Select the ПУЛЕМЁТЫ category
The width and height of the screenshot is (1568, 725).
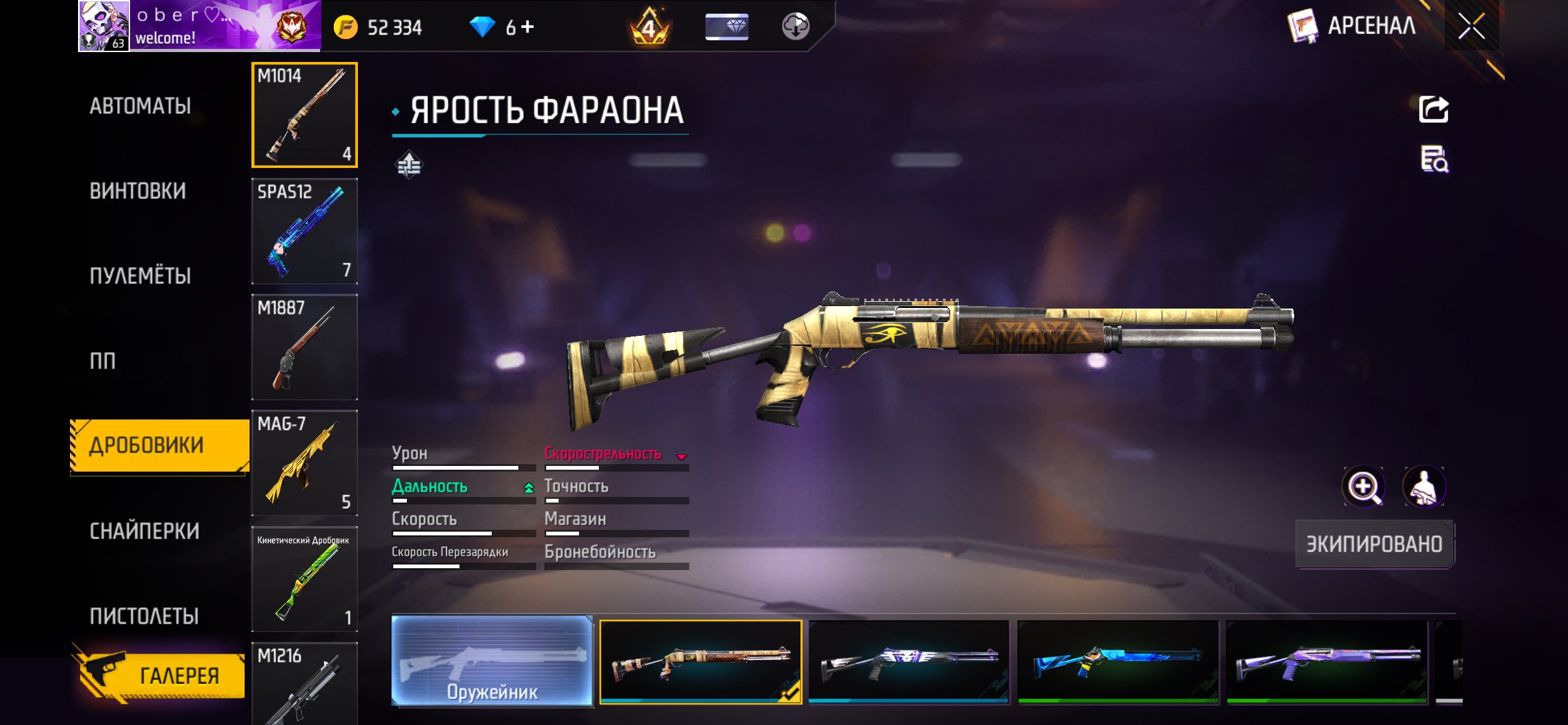pos(141,276)
